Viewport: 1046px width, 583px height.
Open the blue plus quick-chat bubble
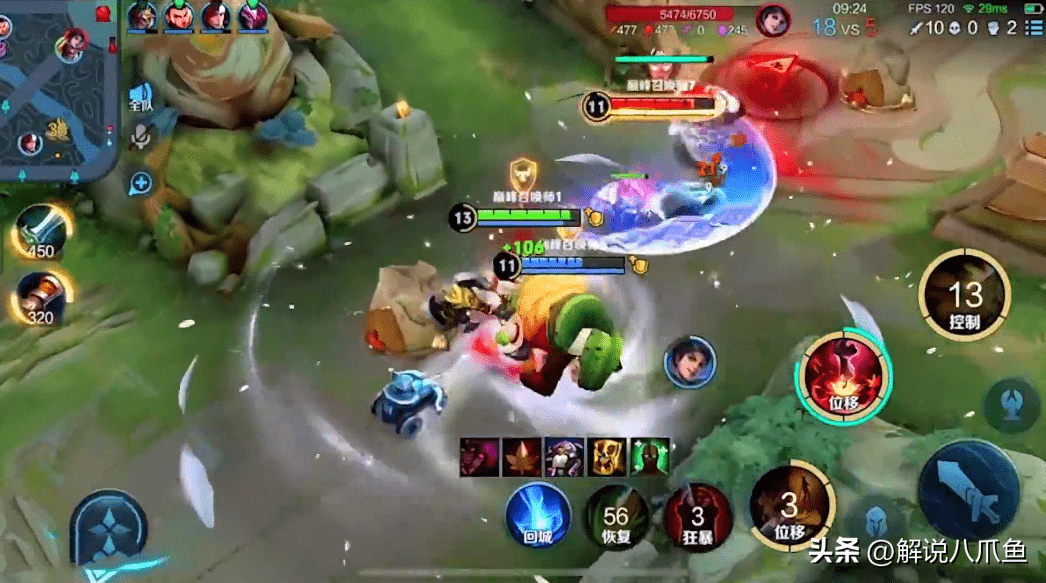pyautogui.click(x=141, y=183)
